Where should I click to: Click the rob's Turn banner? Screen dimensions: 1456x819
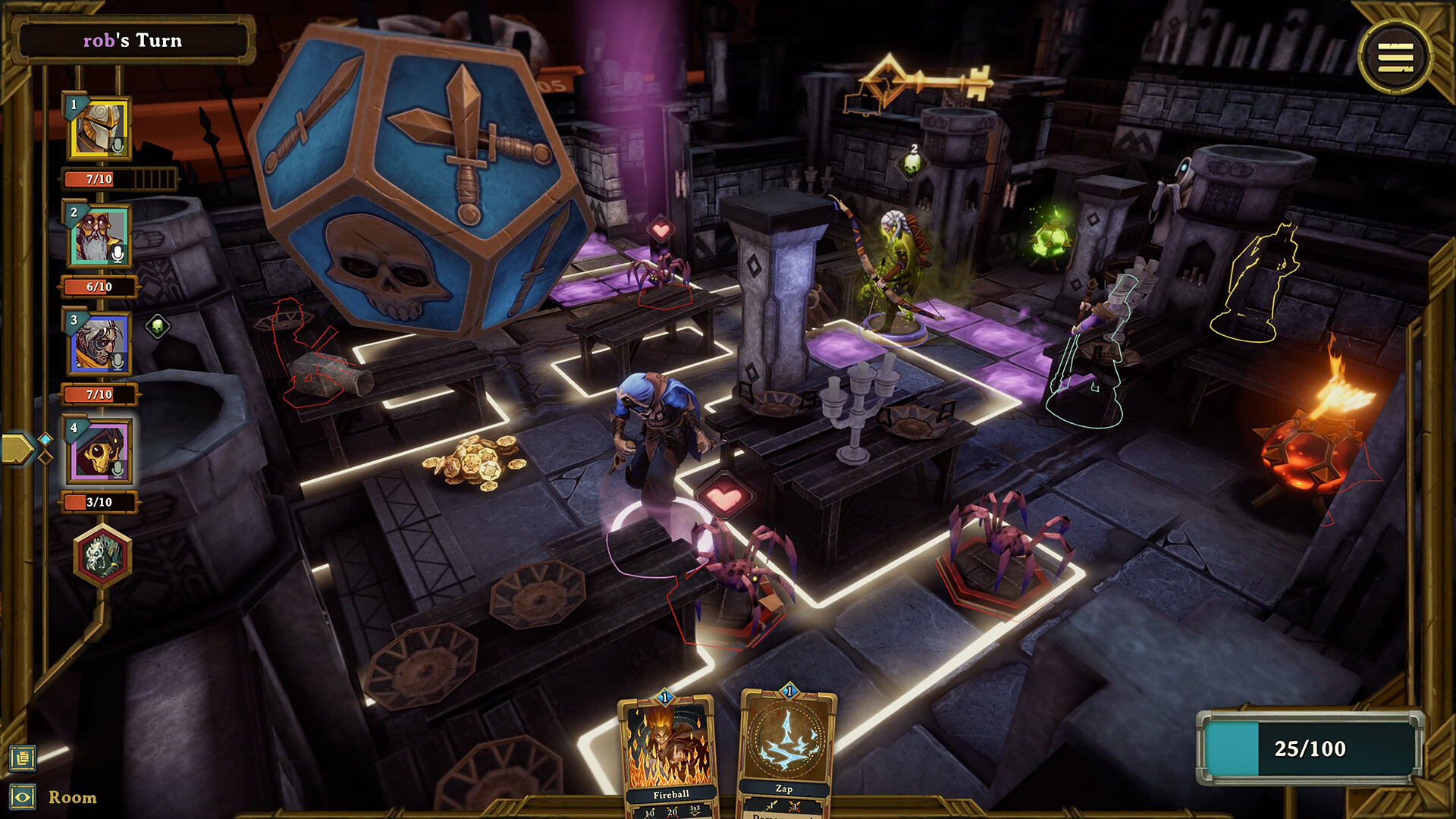pyautogui.click(x=134, y=42)
